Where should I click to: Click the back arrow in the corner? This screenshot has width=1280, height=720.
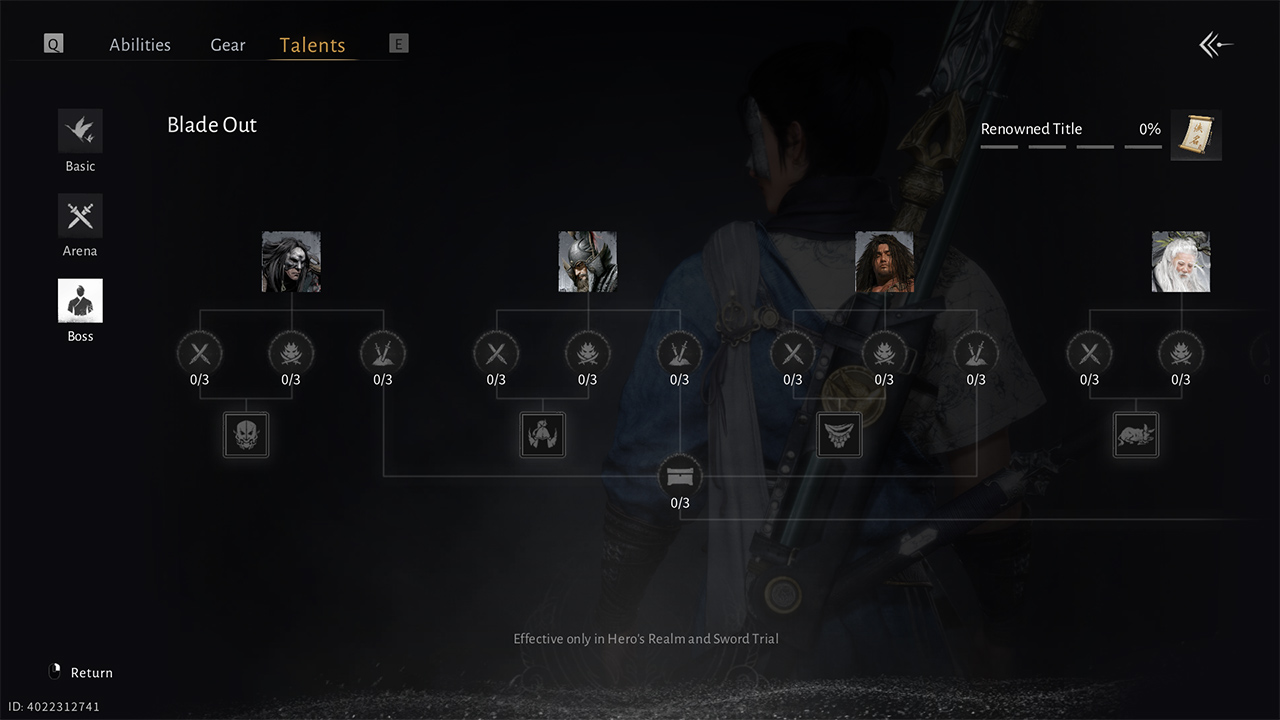click(x=1216, y=45)
